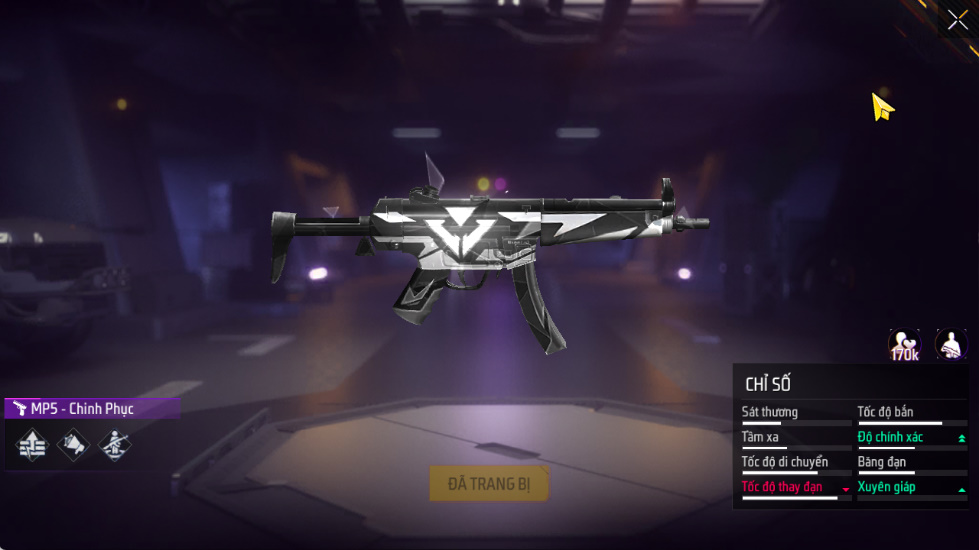979x550 pixels.
Task: Show the character holding weapon preview icon
Action: (x=950, y=345)
